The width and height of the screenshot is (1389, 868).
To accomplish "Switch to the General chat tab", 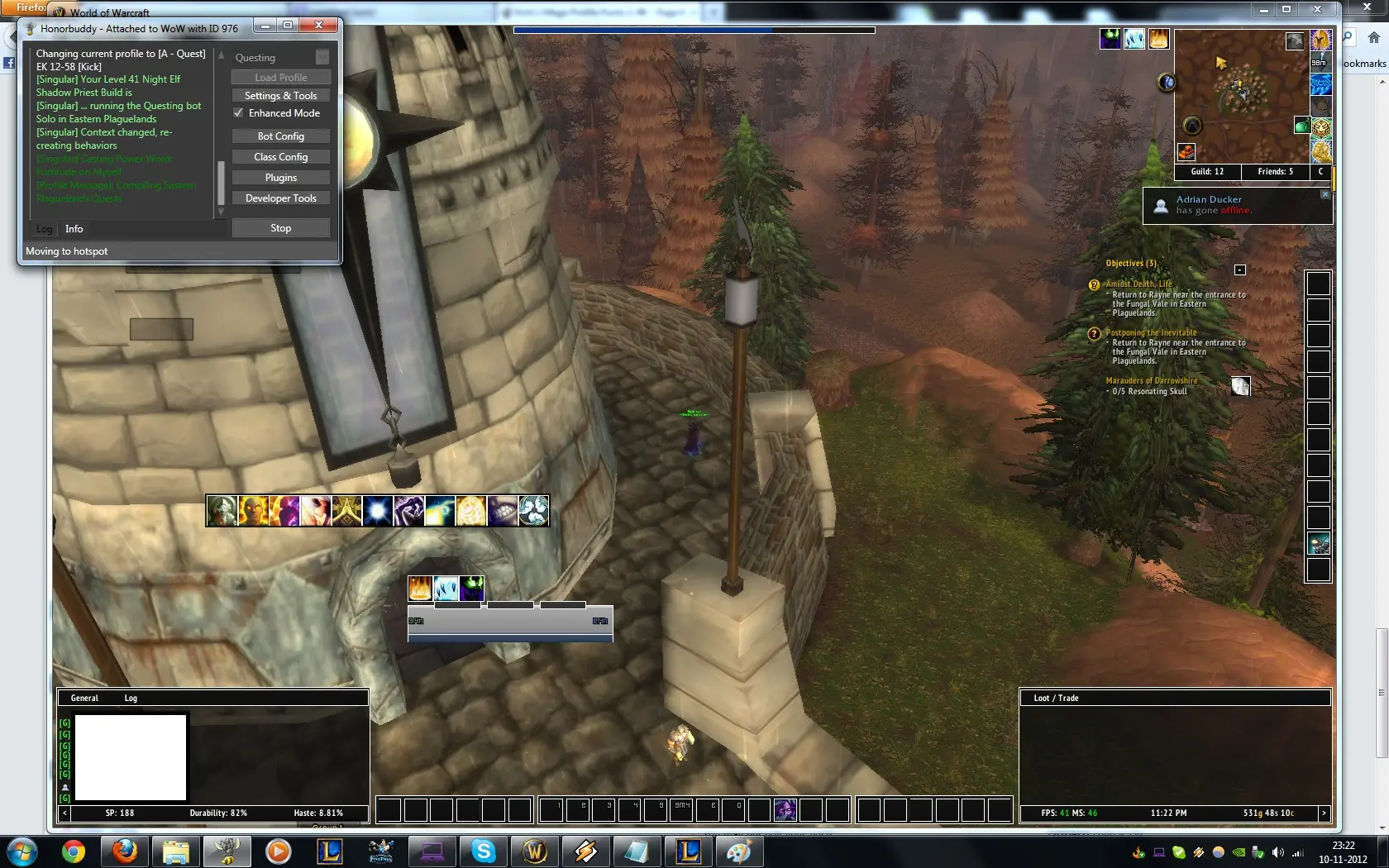I will pos(84,699).
